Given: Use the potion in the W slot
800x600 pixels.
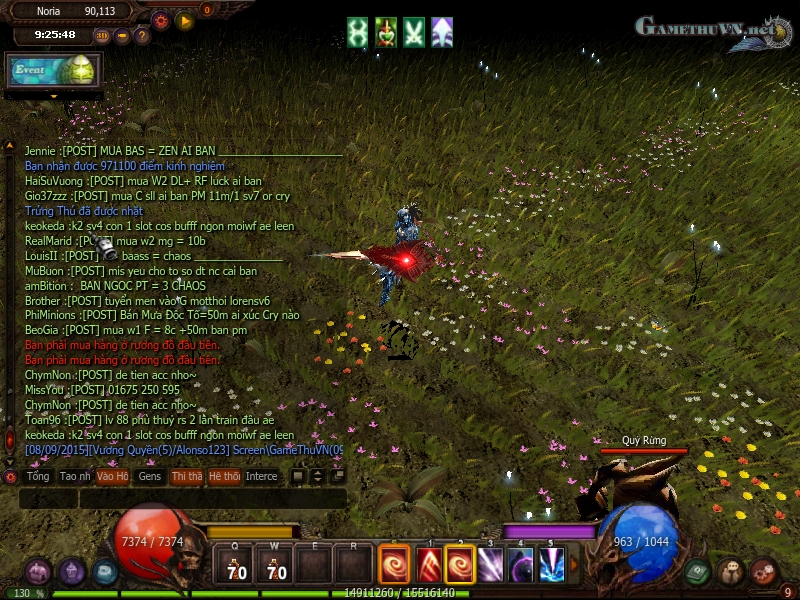Looking at the screenshot, I should pos(274,567).
